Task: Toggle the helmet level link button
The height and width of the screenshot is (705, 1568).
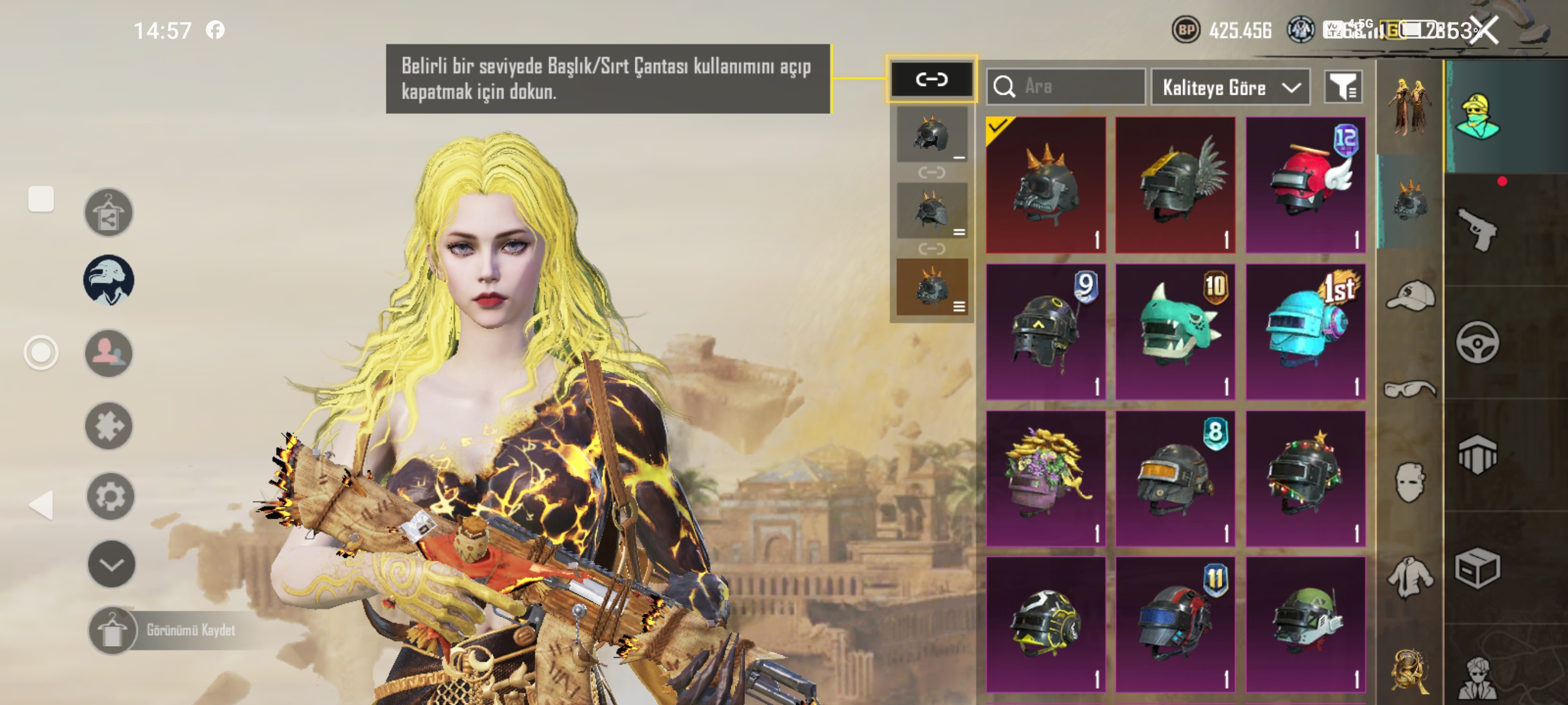Action: (931, 80)
